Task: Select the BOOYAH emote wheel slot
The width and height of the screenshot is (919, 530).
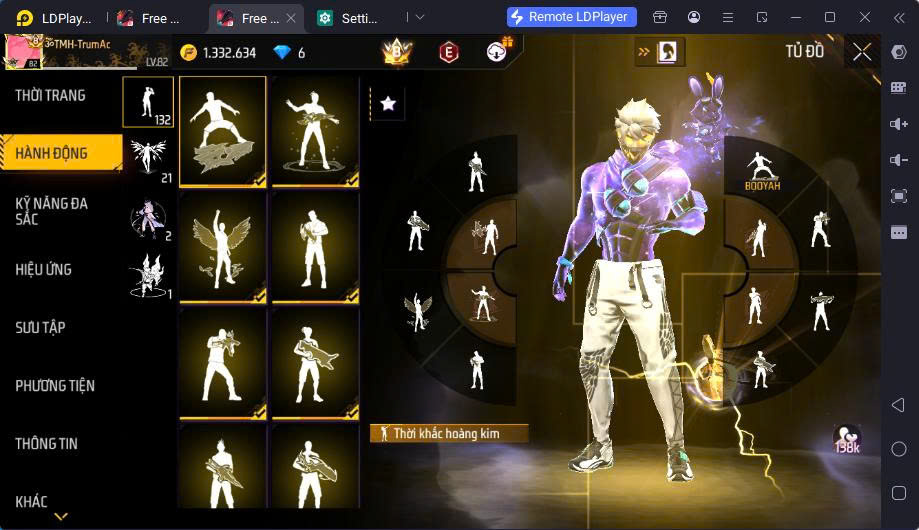Action: (x=761, y=170)
